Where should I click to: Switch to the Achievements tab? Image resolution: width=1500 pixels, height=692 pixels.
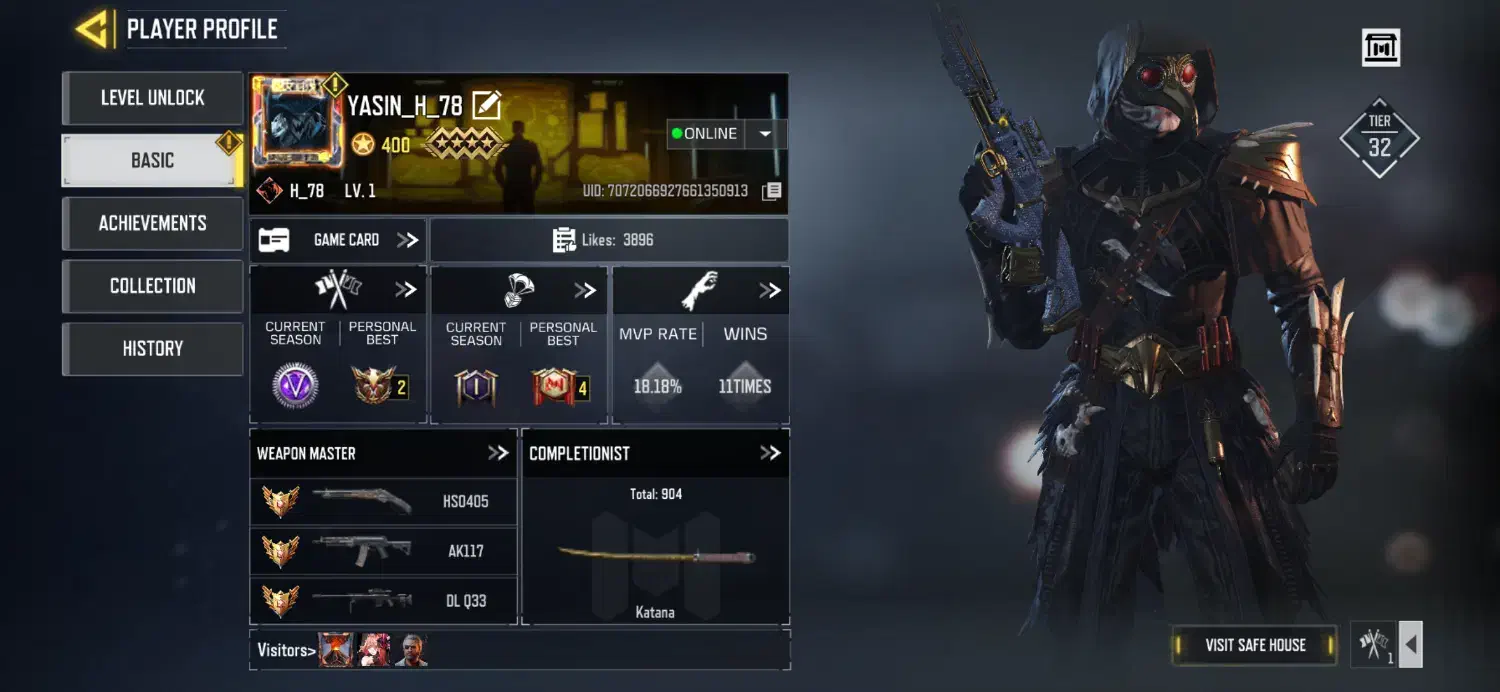coord(152,223)
